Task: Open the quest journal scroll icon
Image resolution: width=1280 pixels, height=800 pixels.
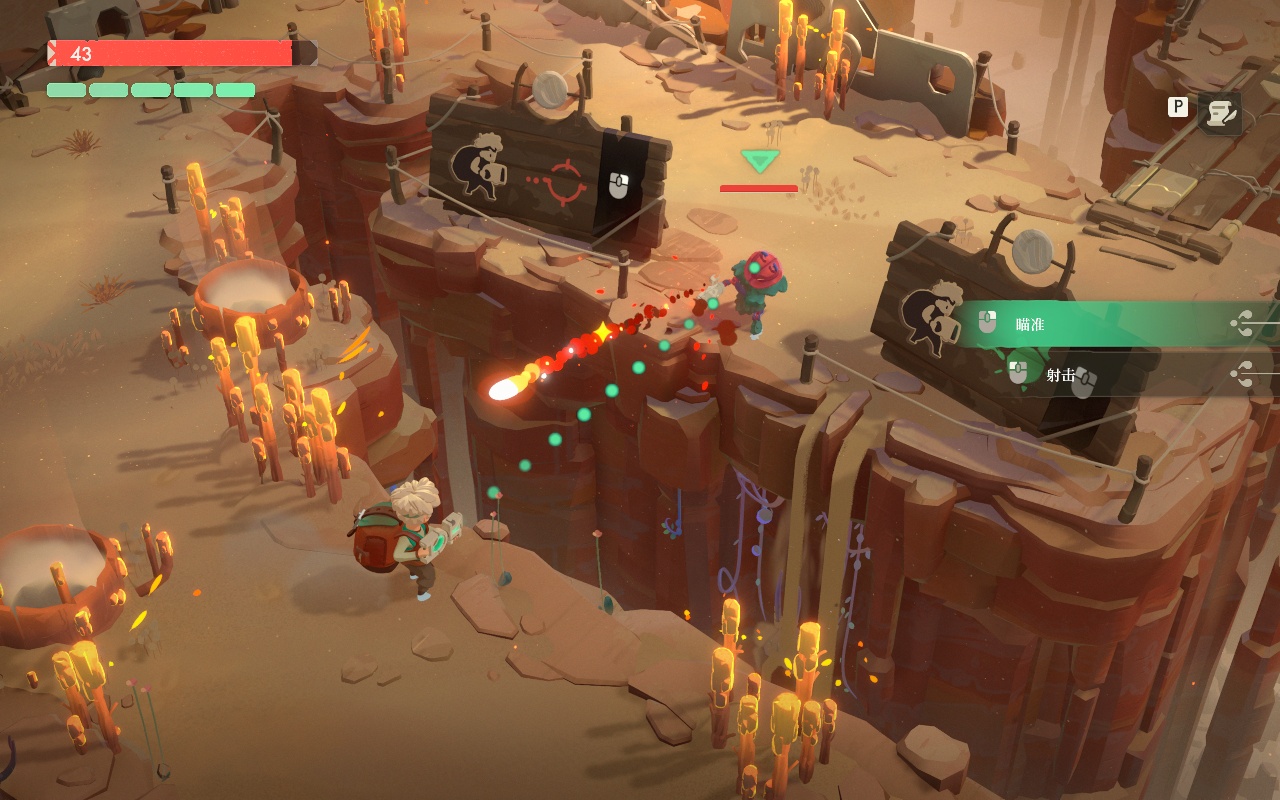Action: point(1219,113)
